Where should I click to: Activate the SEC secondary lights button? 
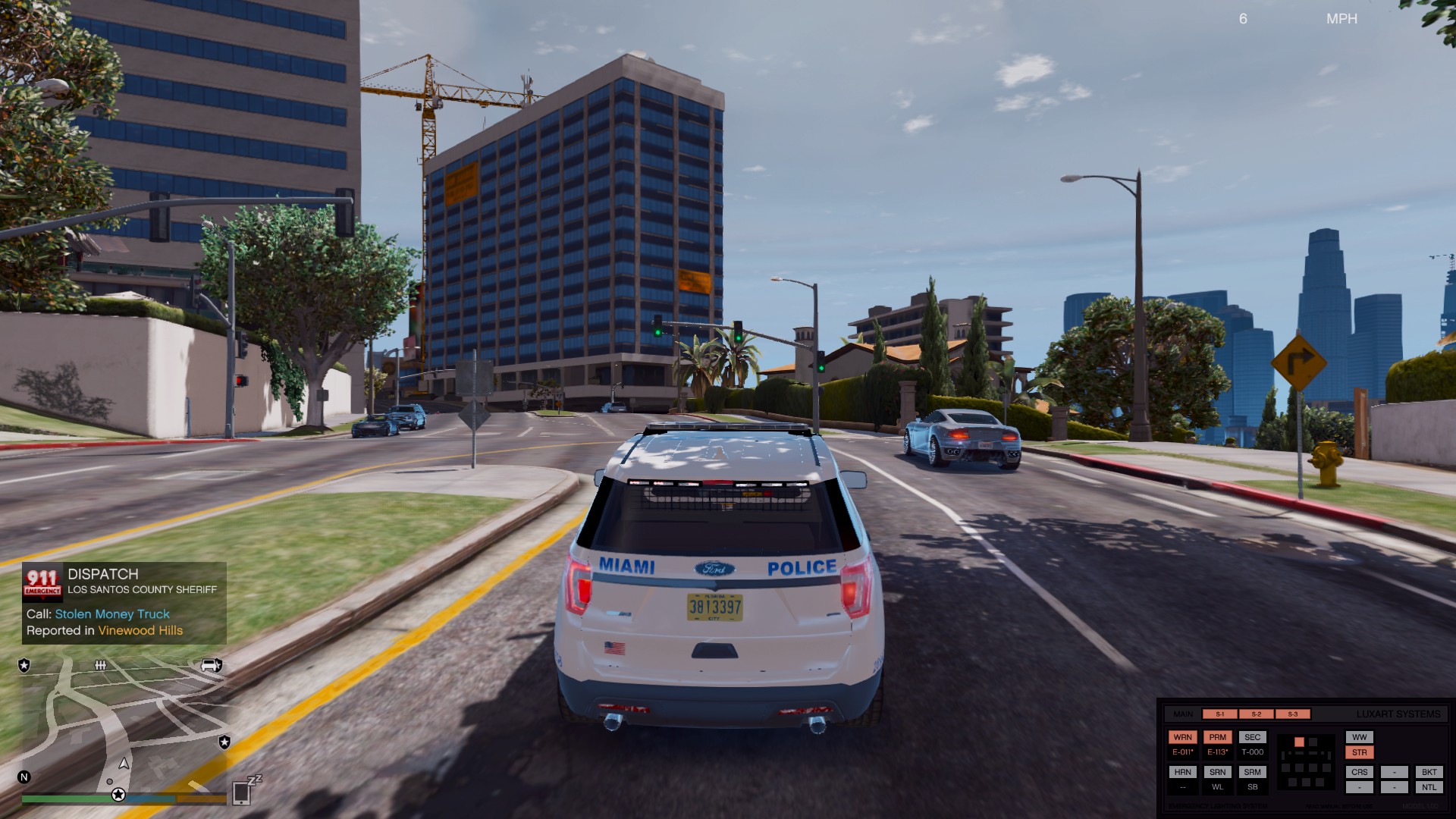tap(1252, 737)
